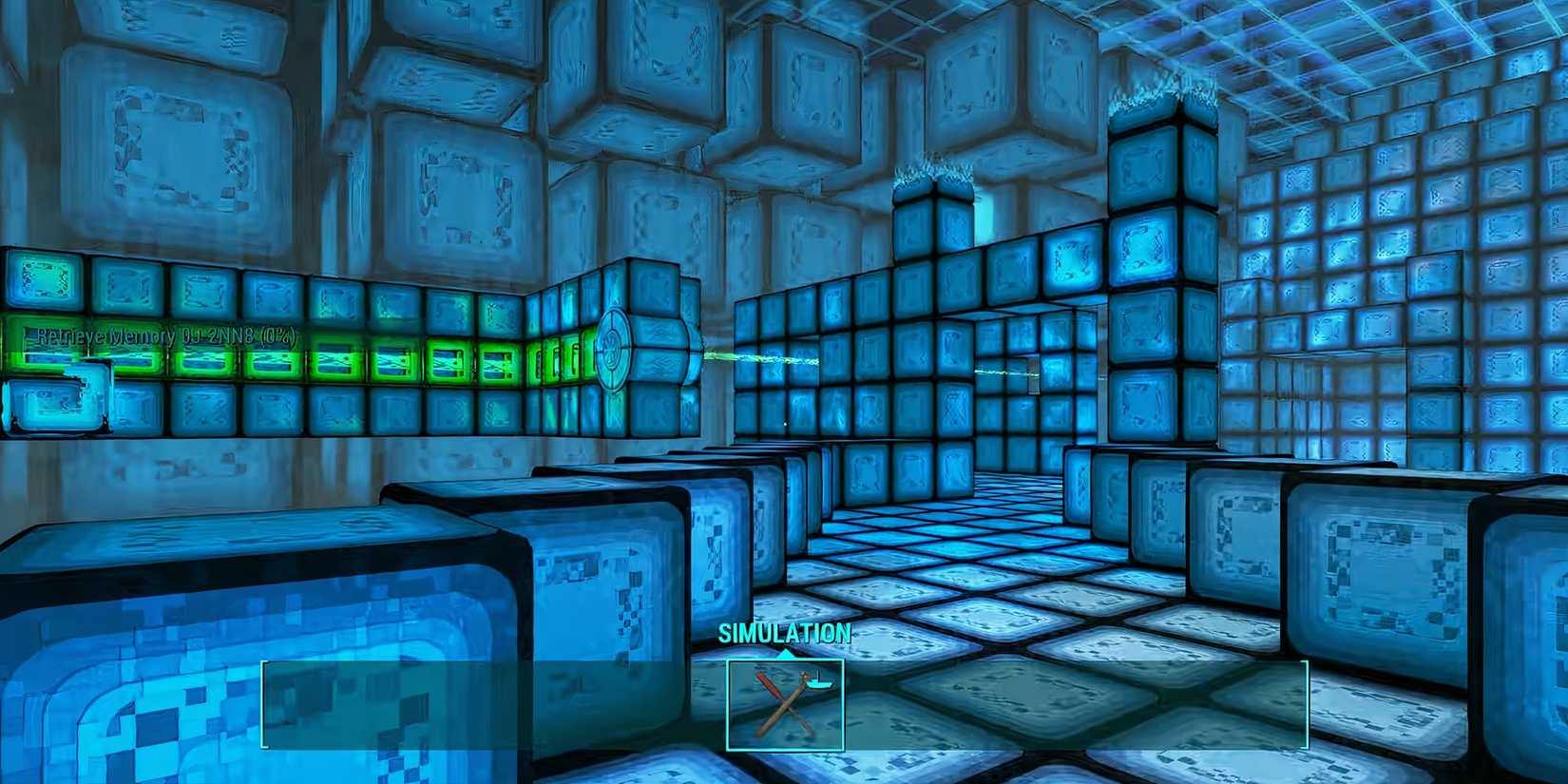
Task: Select the SIMULATION label text
Action: coord(785,632)
